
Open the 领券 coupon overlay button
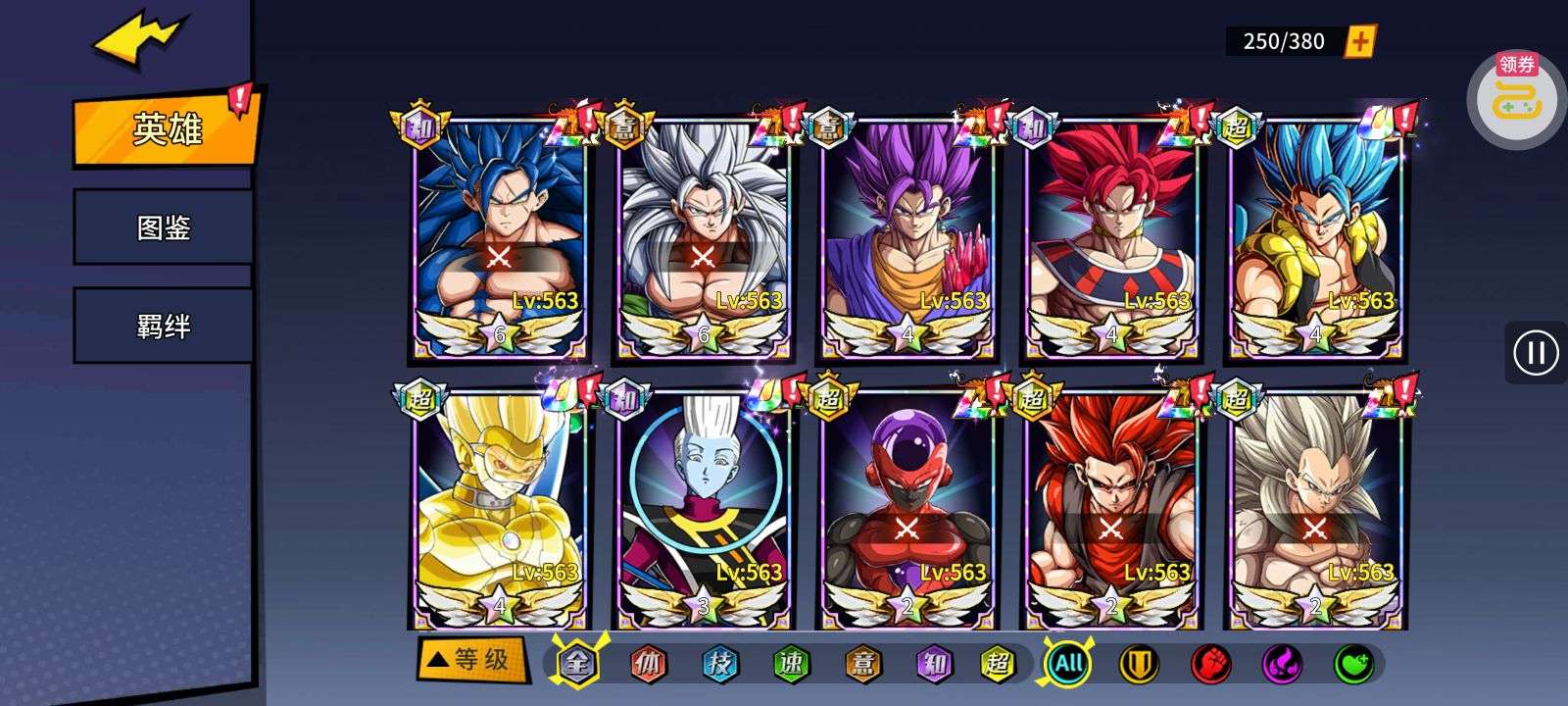pyautogui.click(x=1515, y=94)
